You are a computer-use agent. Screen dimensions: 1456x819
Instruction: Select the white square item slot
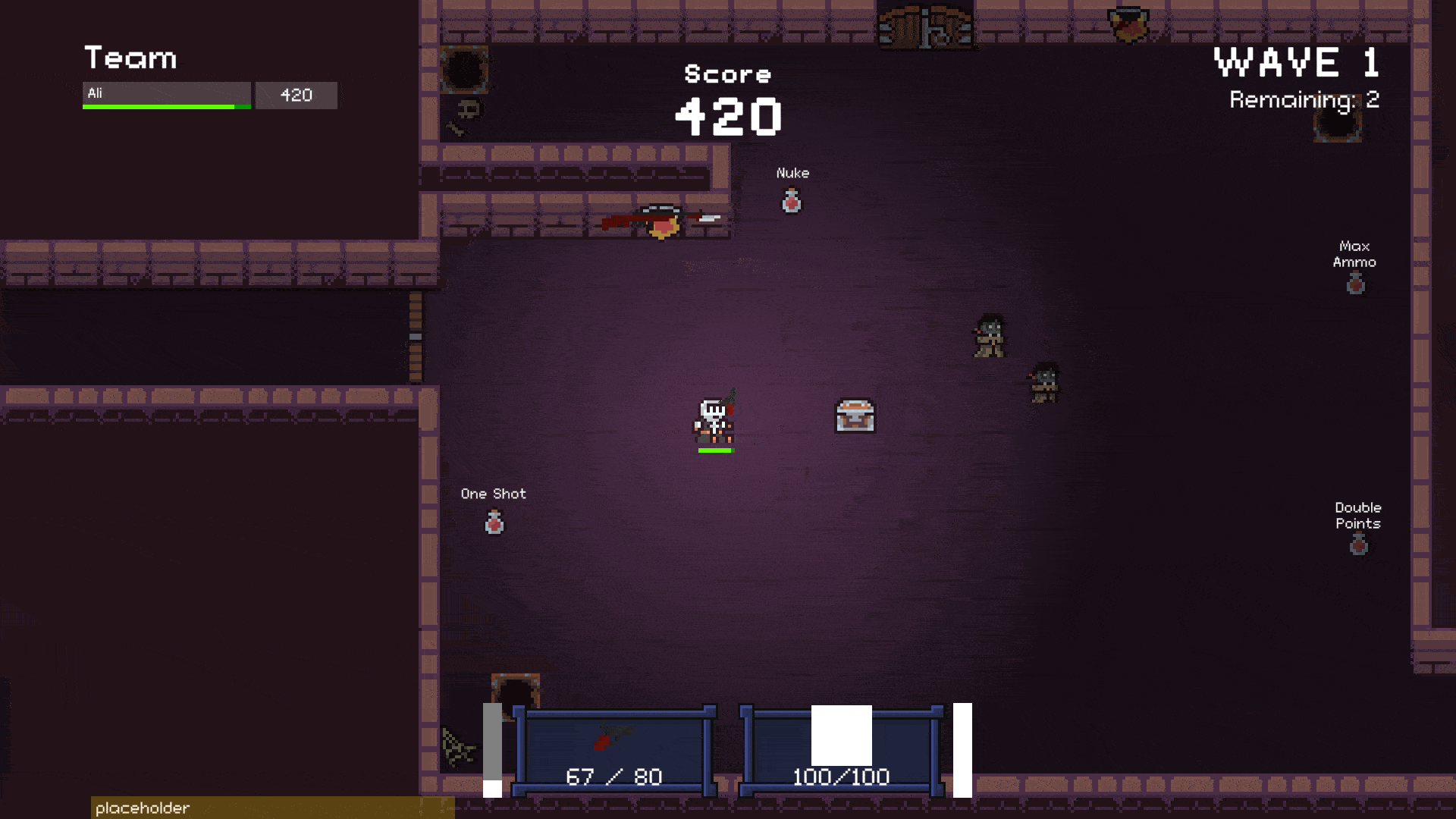(x=841, y=752)
